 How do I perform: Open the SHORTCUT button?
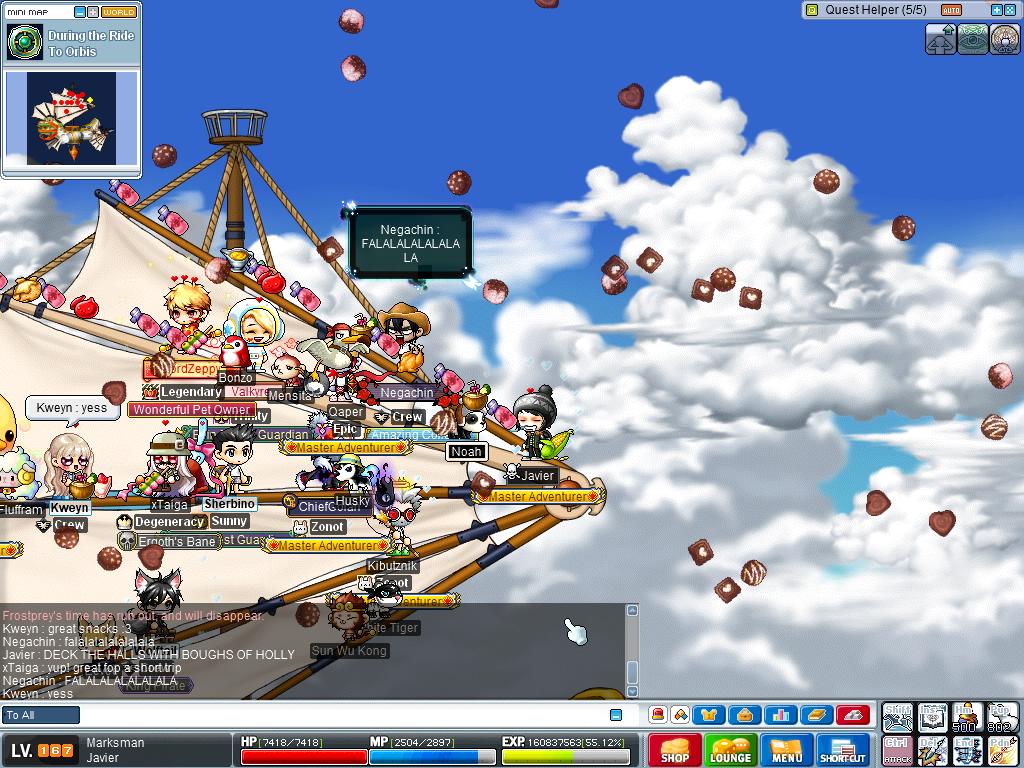[843, 750]
